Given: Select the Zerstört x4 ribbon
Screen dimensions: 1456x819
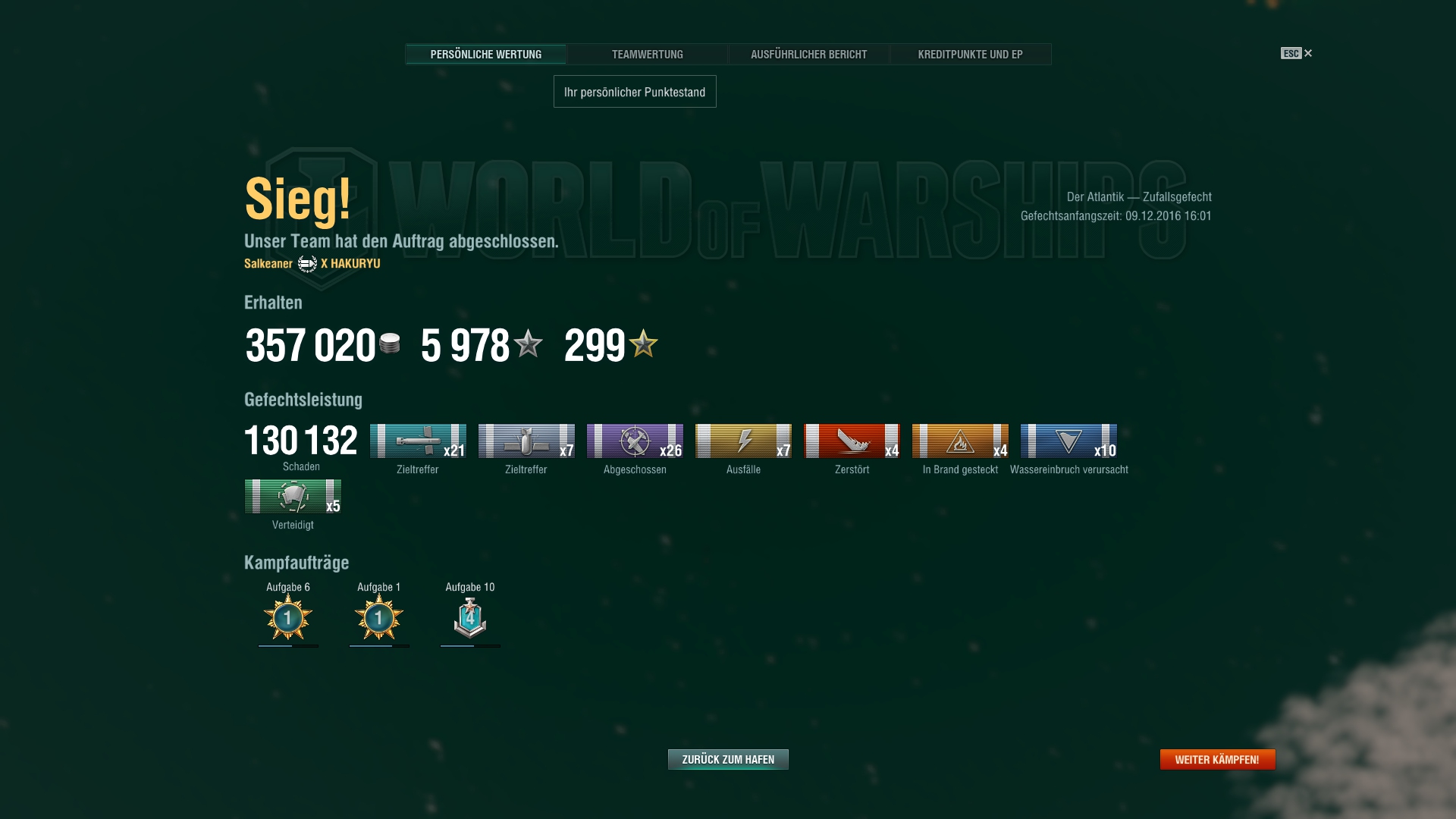Looking at the screenshot, I should tap(852, 441).
